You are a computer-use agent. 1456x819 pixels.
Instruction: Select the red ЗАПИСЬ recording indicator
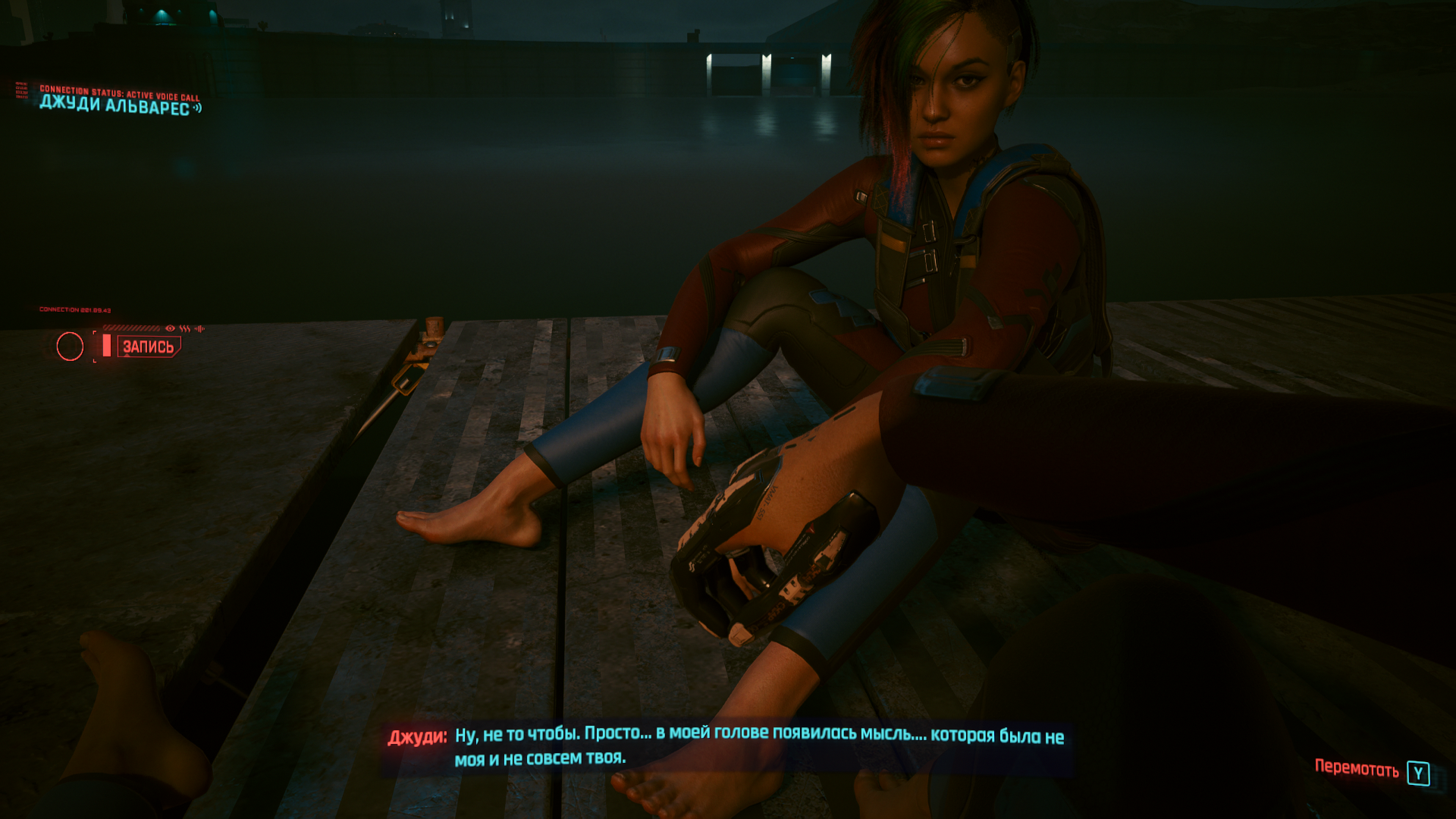point(149,347)
